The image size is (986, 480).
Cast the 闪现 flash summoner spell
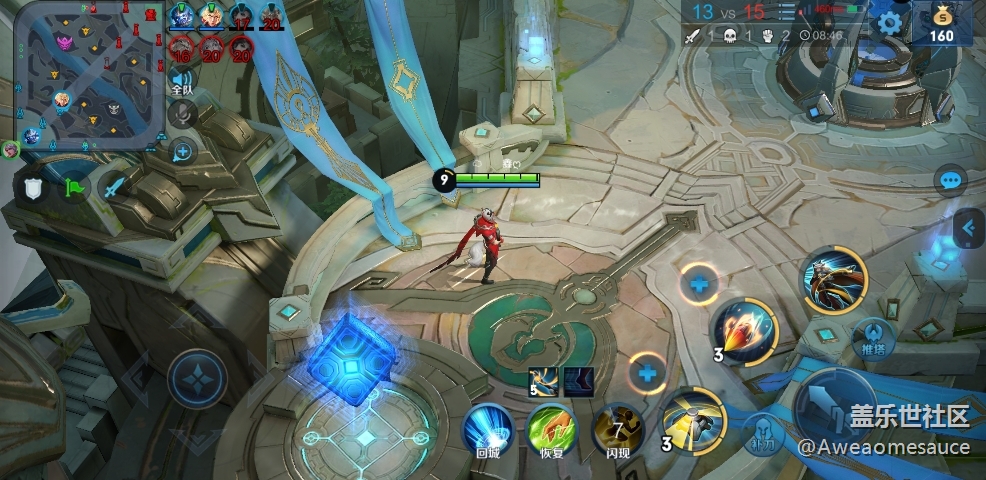617,430
